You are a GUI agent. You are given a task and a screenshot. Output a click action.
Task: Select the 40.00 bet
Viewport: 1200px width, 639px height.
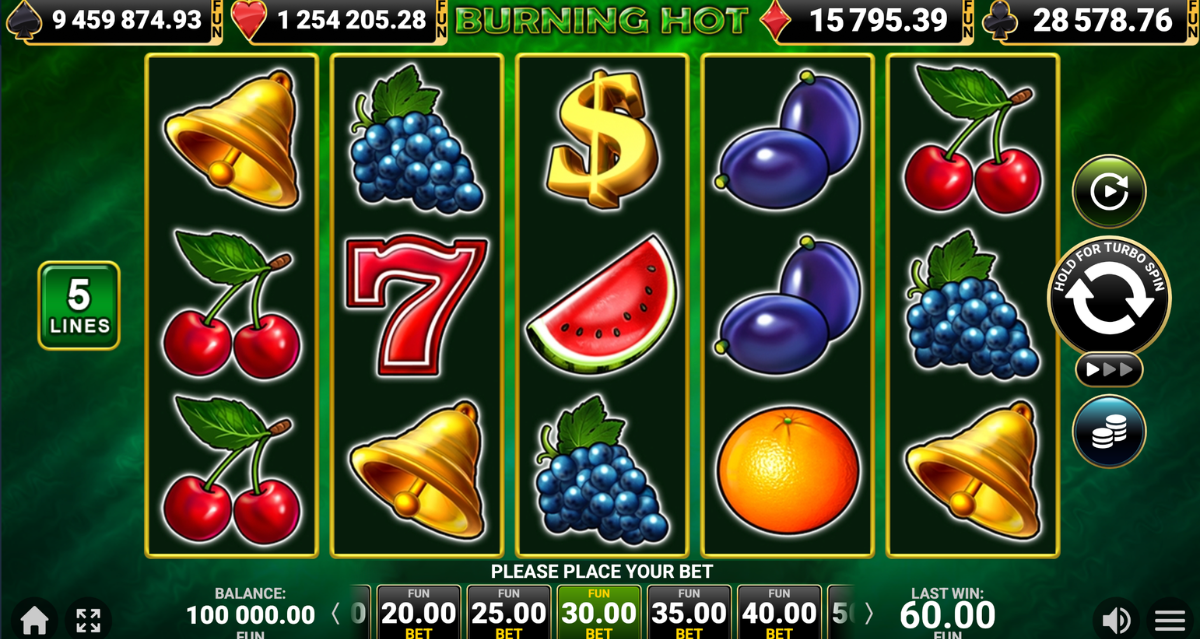(x=778, y=612)
